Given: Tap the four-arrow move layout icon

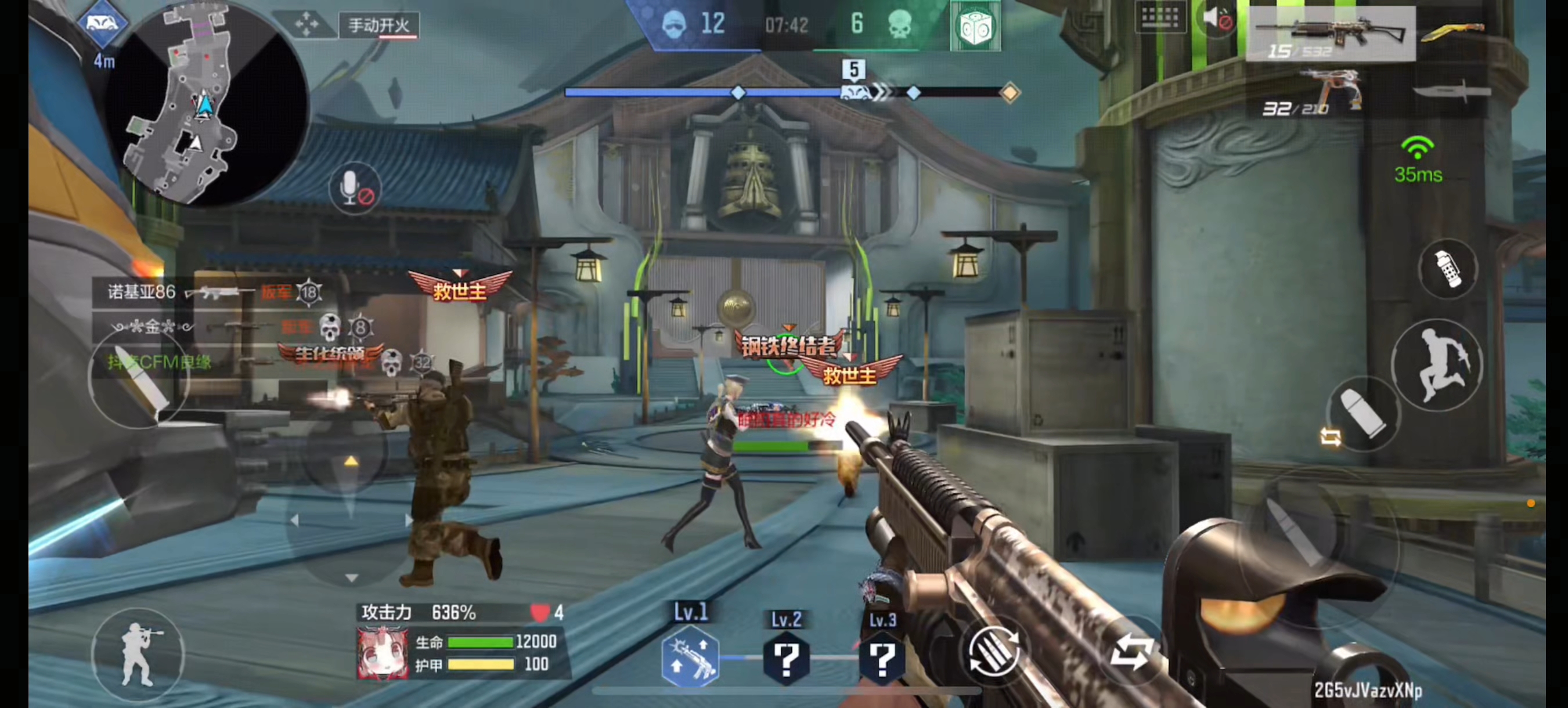Looking at the screenshot, I should tap(307, 25).
